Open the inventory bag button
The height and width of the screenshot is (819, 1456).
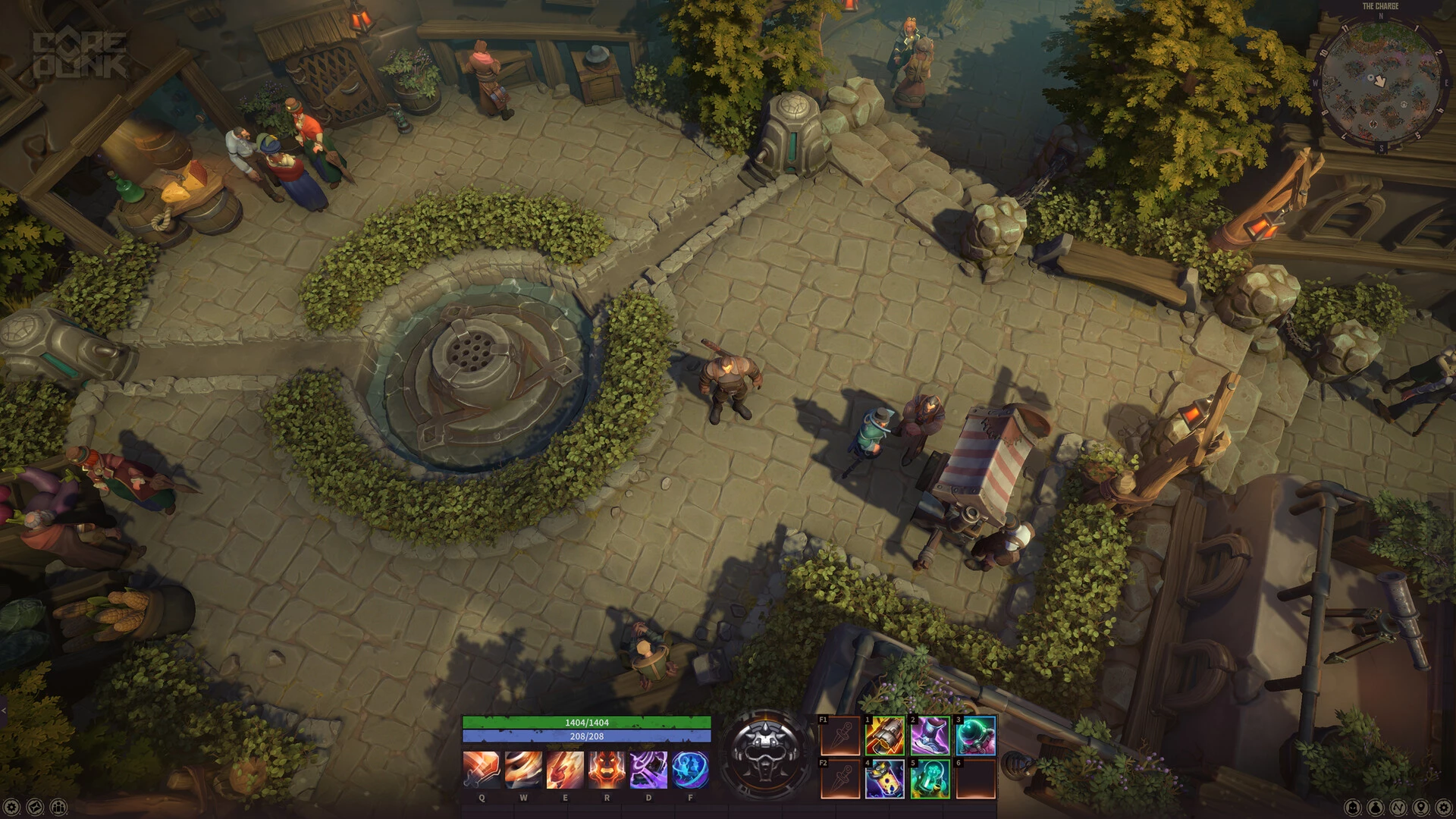(x=1376, y=807)
